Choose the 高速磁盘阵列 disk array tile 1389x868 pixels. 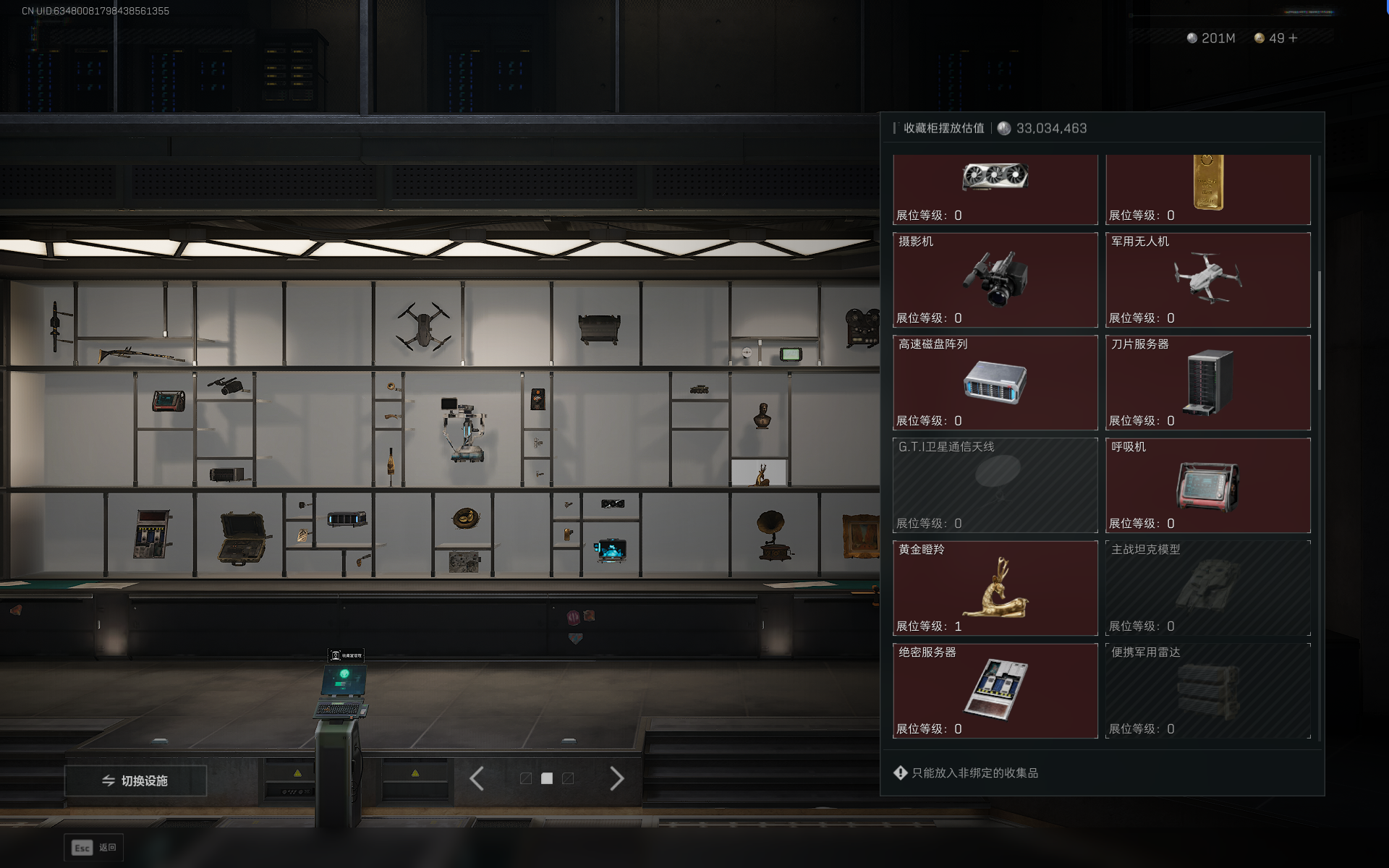tap(995, 383)
